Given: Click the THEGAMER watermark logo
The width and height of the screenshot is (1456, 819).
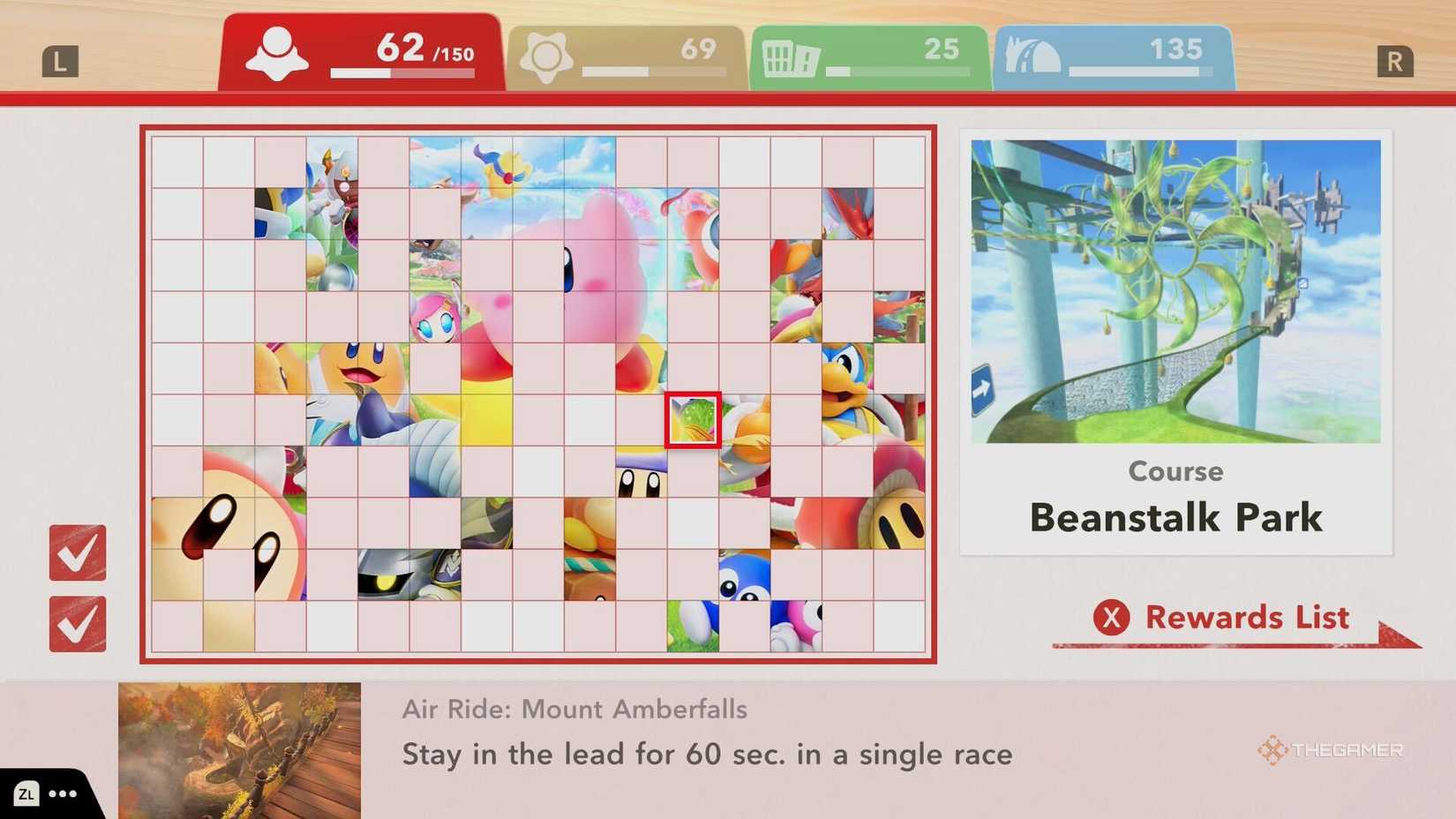Looking at the screenshot, I should [1334, 751].
